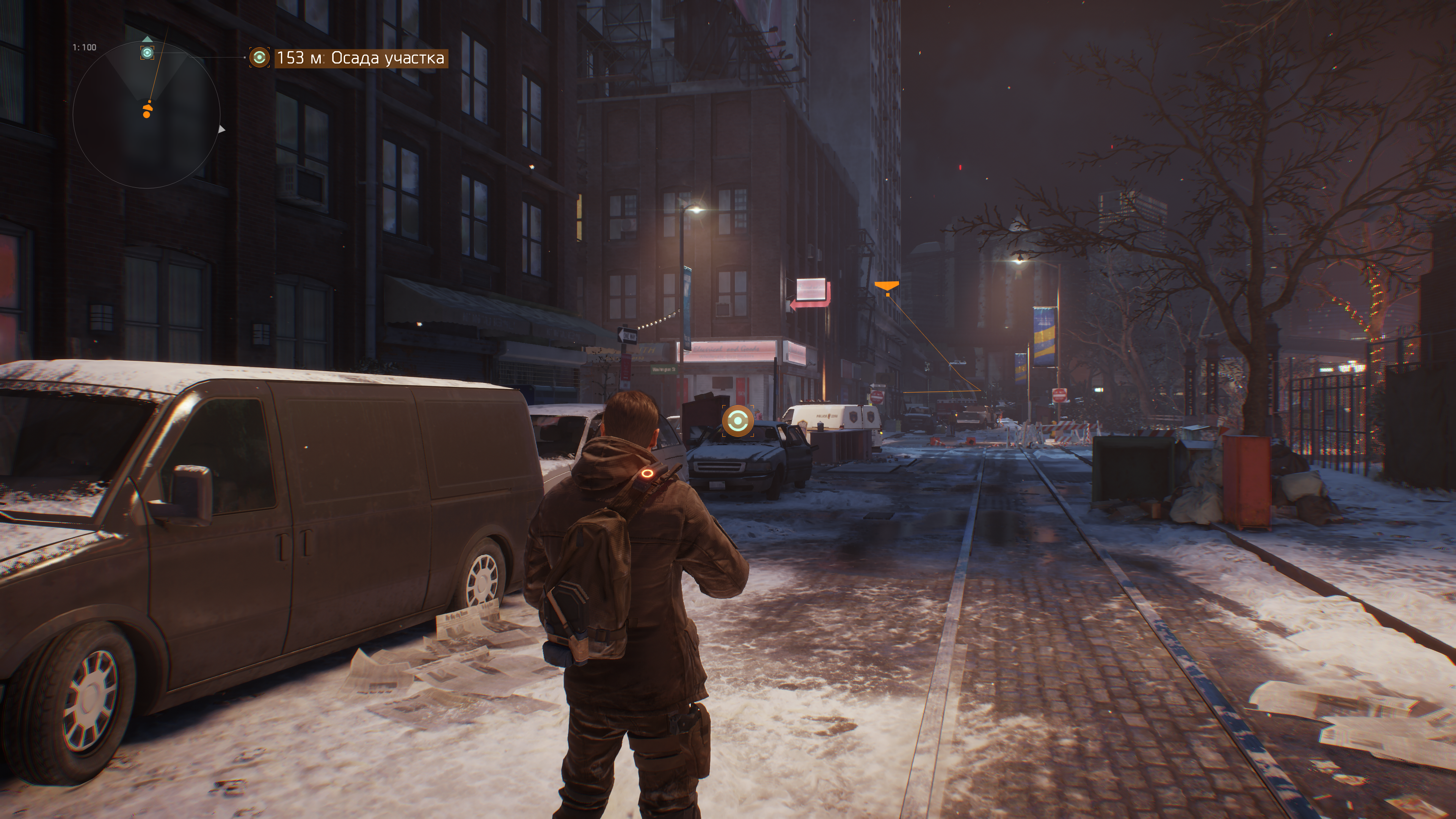1456x819 pixels.
Task: Select the mission waypoint marker above the car
Action: (737, 421)
